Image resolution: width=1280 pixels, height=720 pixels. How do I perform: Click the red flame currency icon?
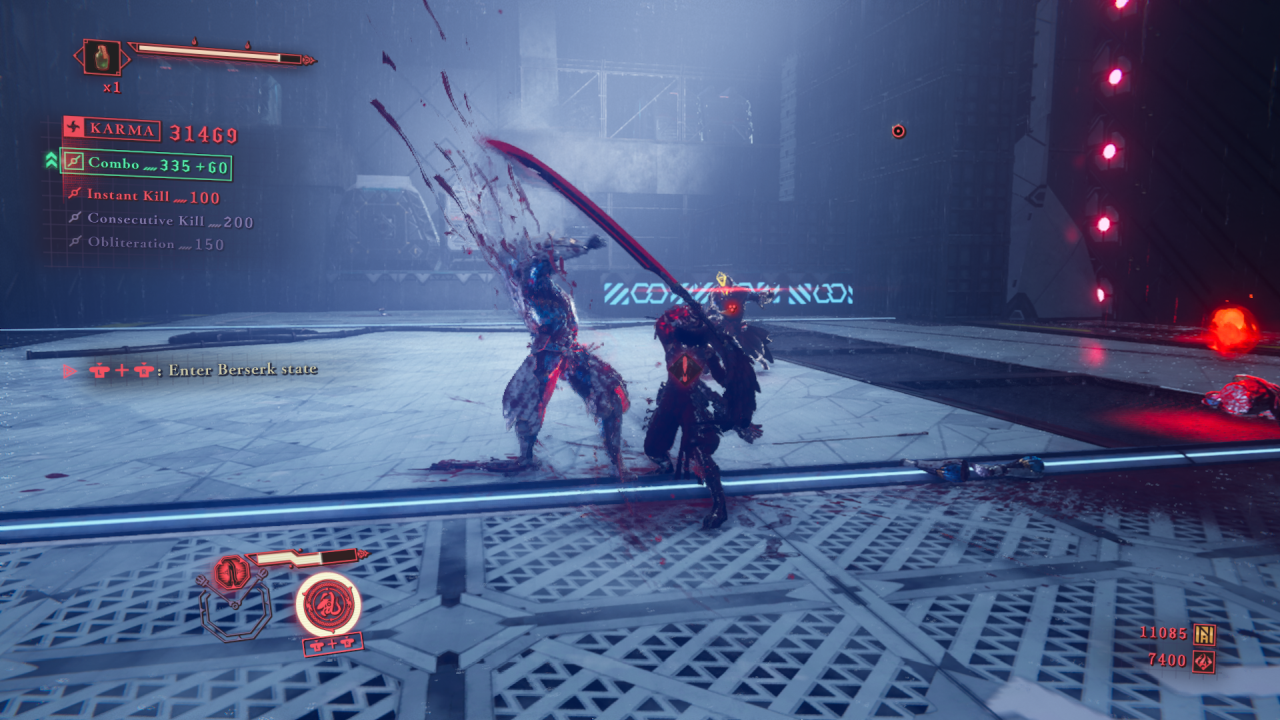1204,661
